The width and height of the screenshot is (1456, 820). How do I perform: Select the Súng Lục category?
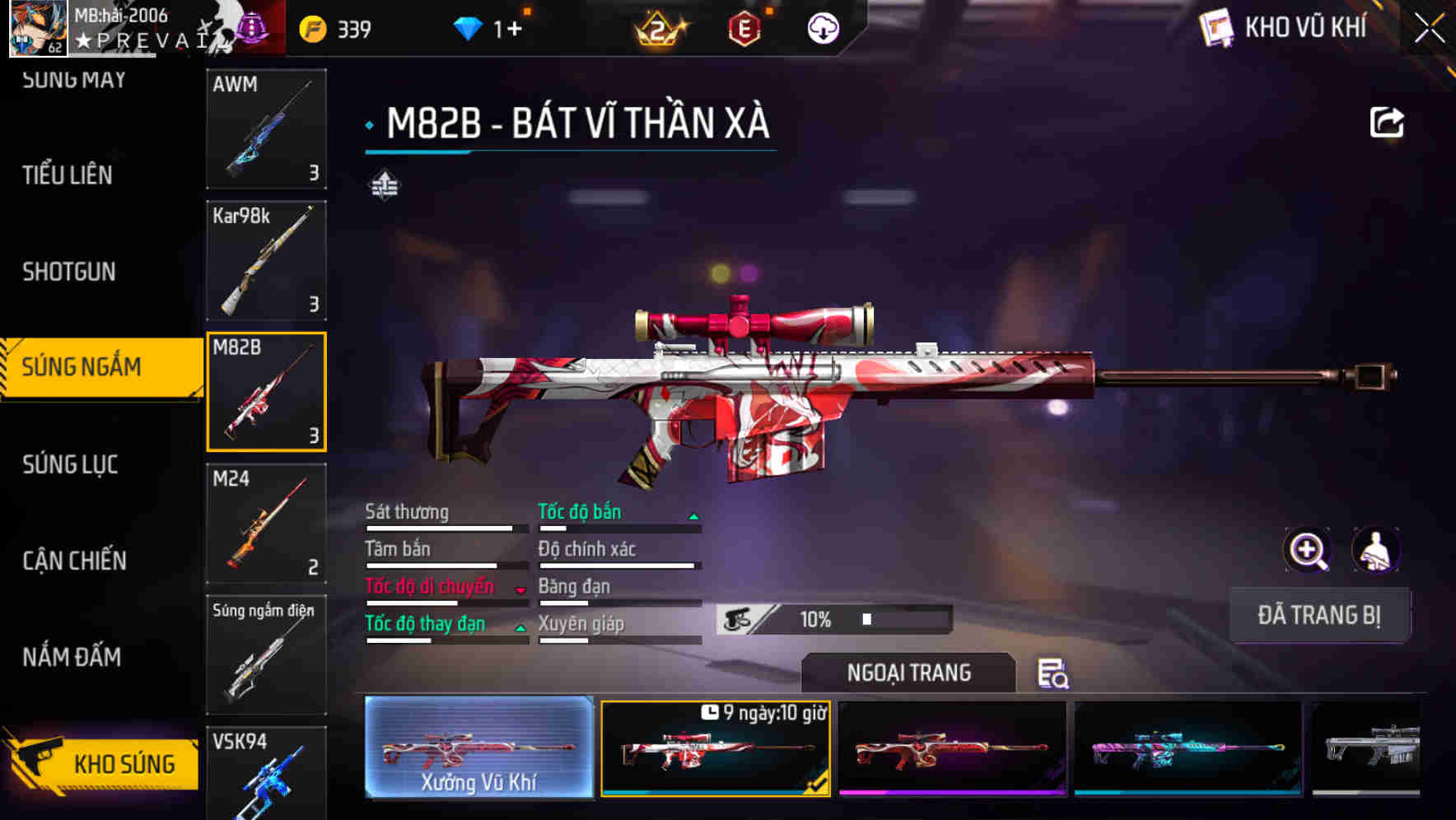69,464
